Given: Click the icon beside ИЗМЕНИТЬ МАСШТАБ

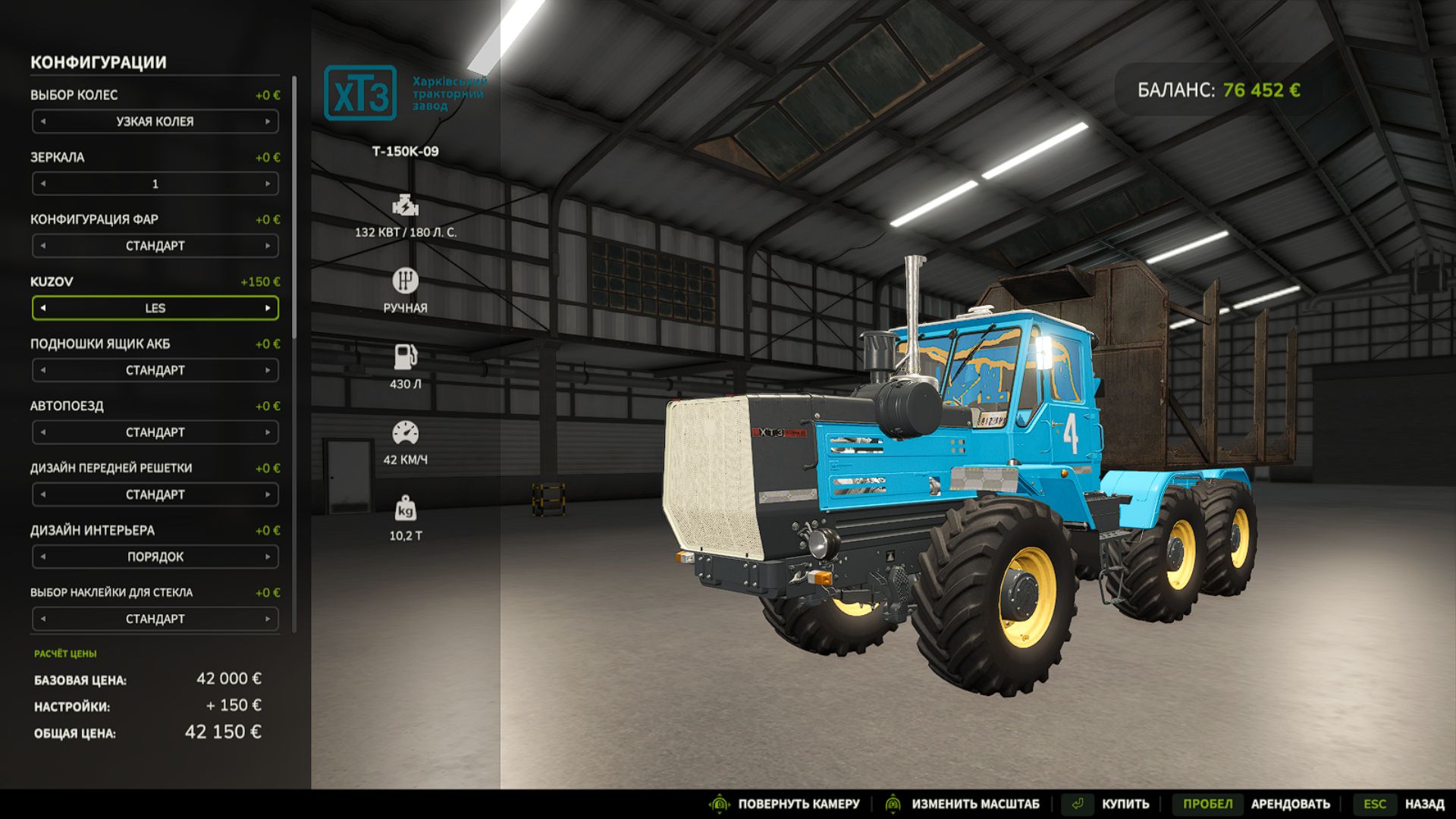Looking at the screenshot, I should 893,802.
